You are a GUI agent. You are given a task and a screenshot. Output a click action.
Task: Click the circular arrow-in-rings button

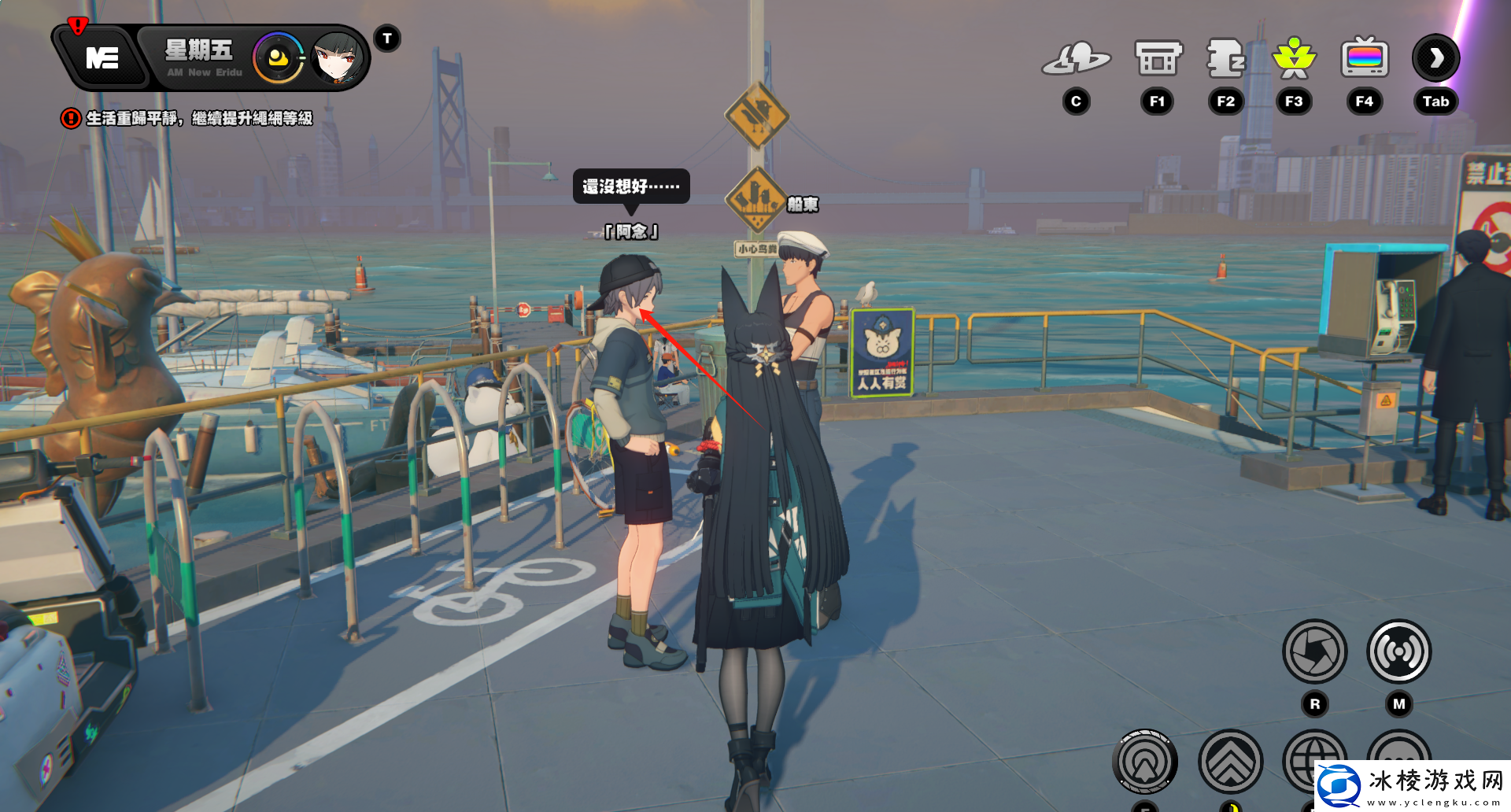click(x=1145, y=762)
